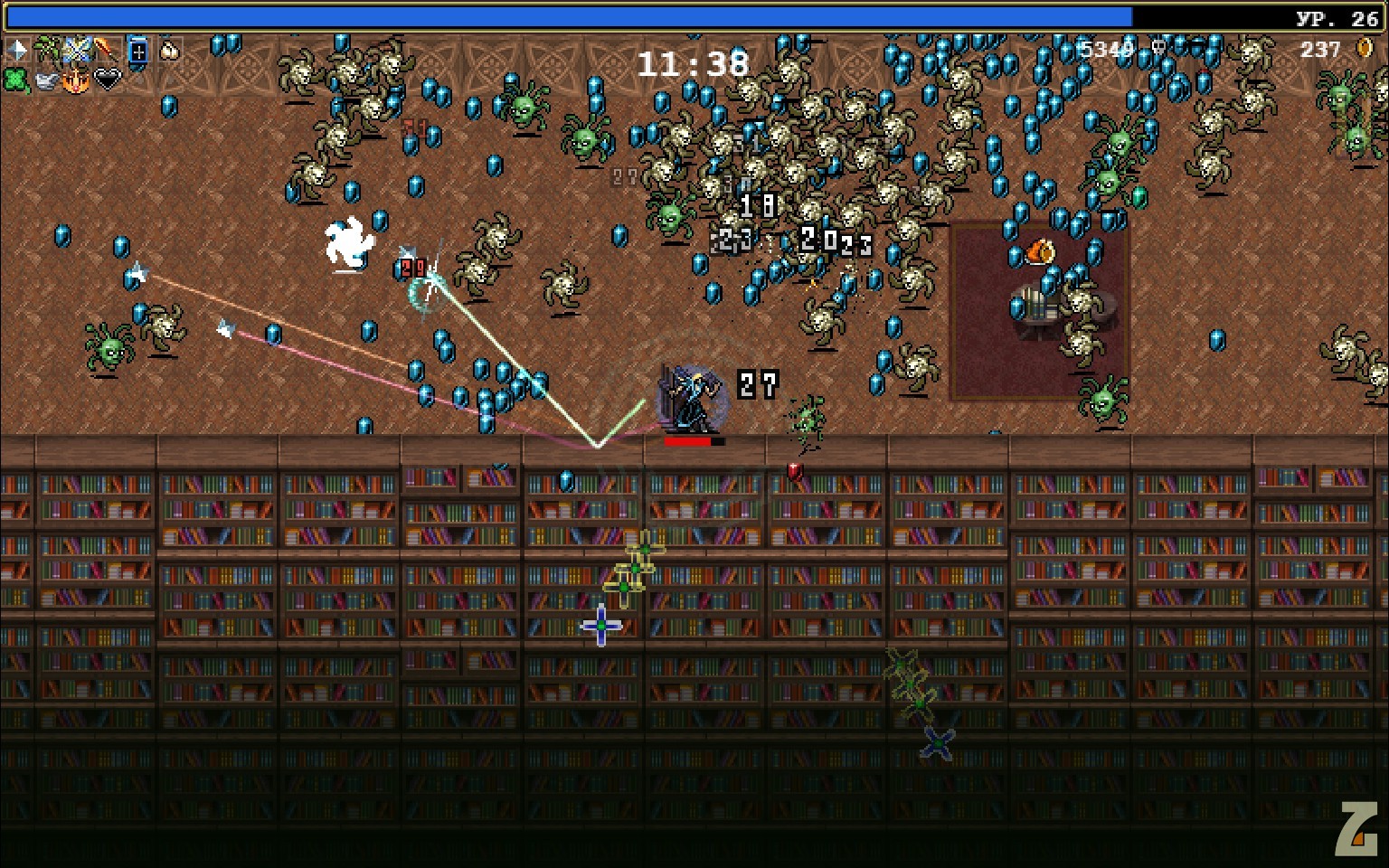Click the white Wings passive icon
Screen dimensions: 1389x868
click(x=47, y=80)
